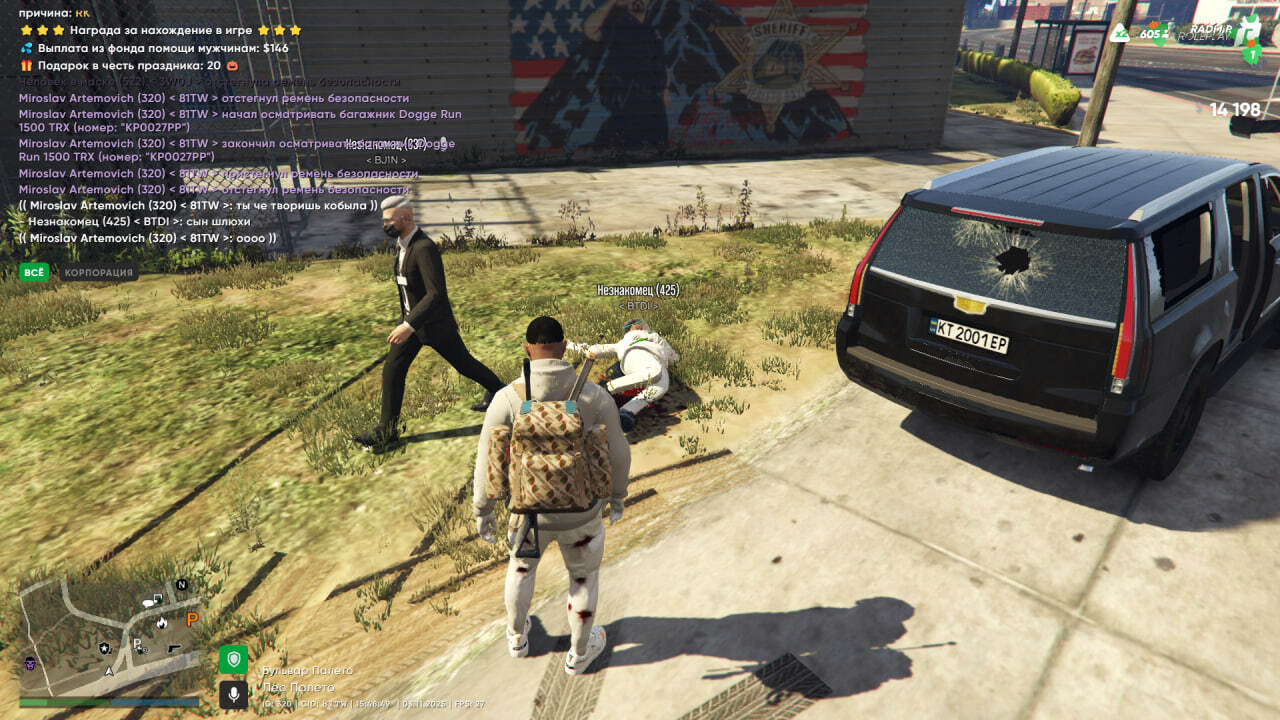Click the x2 bonus triangle icon
Image resolution: width=1280 pixels, height=720 pixels.
(x=1122, y=32)
